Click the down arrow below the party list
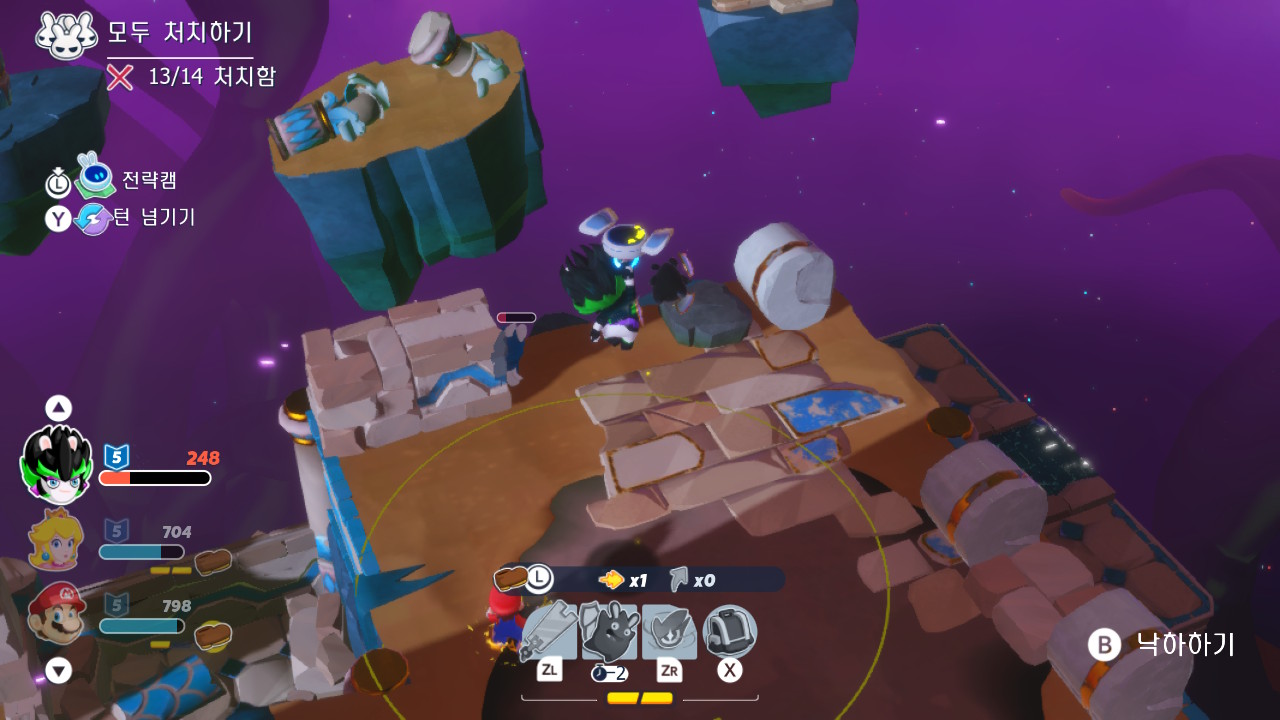The image size is (1280, 720). [59, 671]
